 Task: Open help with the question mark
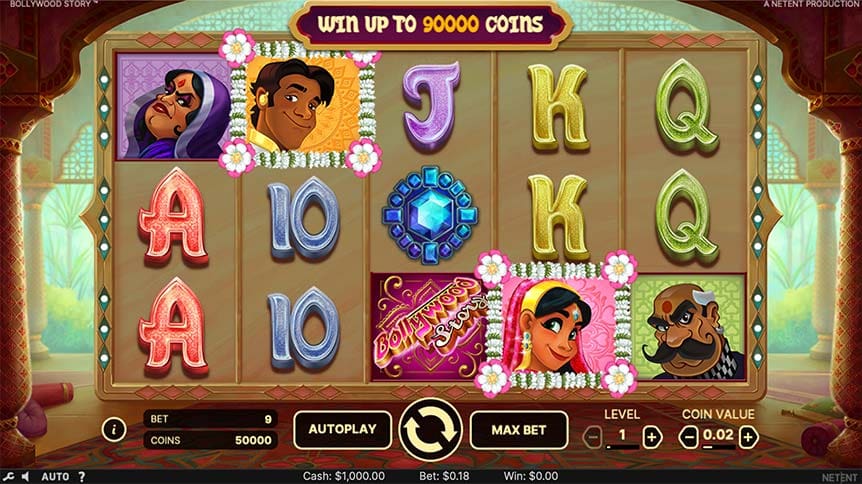(82, 477)
